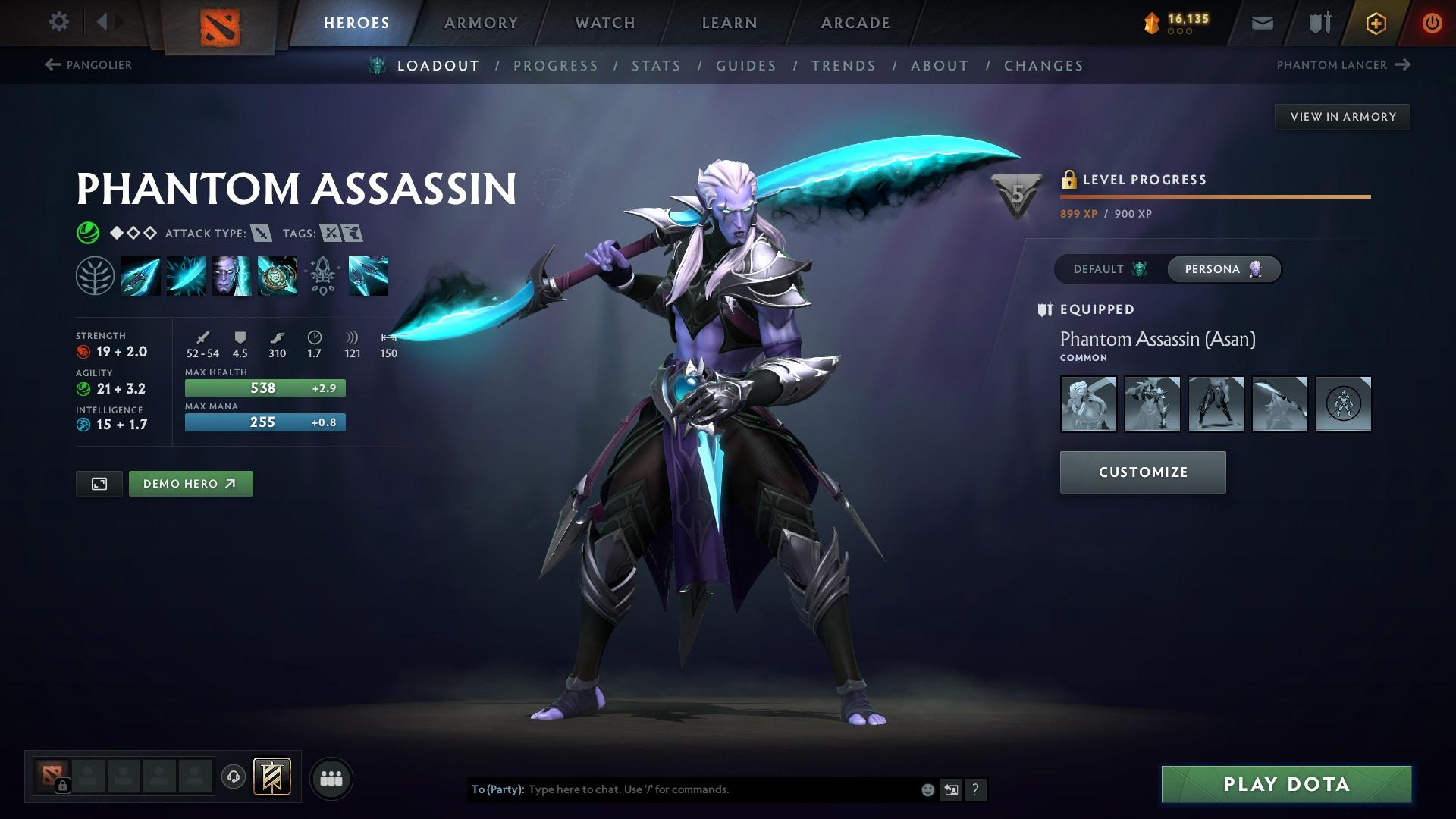Open the settings gear icon

click(x=59, y=22)
